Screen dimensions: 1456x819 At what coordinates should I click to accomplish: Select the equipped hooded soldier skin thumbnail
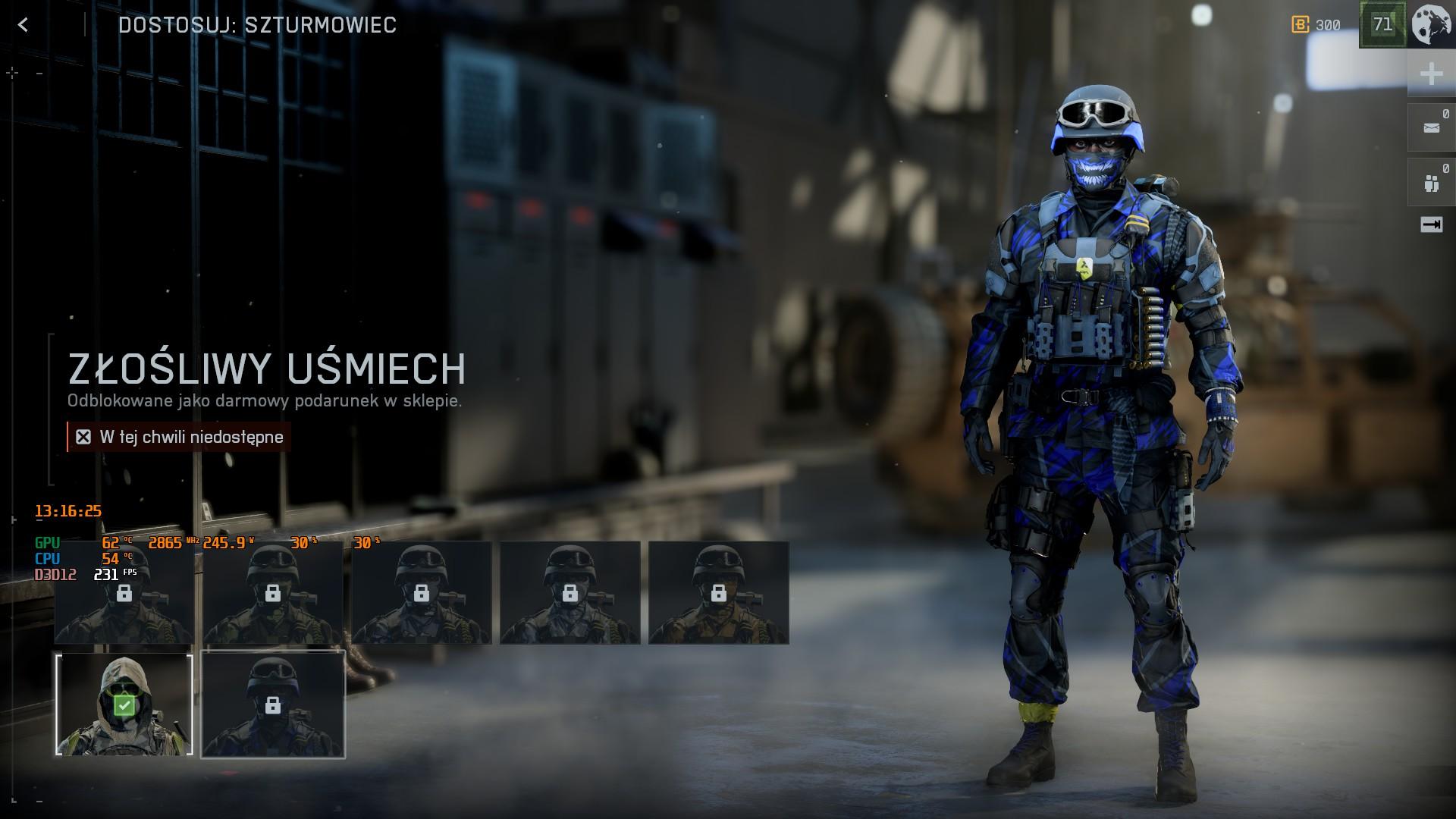coord(124,705)
